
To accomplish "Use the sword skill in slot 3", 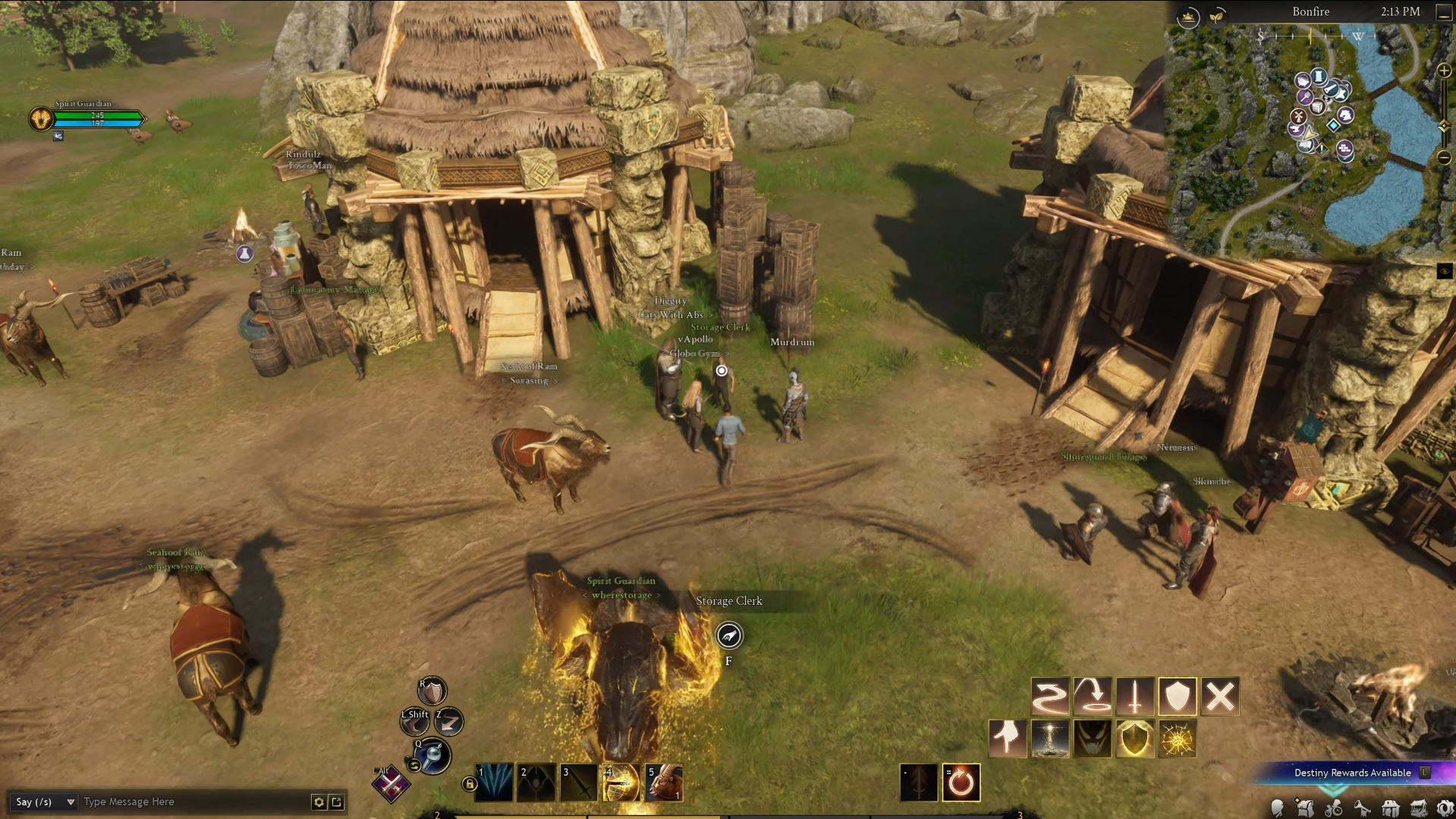I will point(578,783).
